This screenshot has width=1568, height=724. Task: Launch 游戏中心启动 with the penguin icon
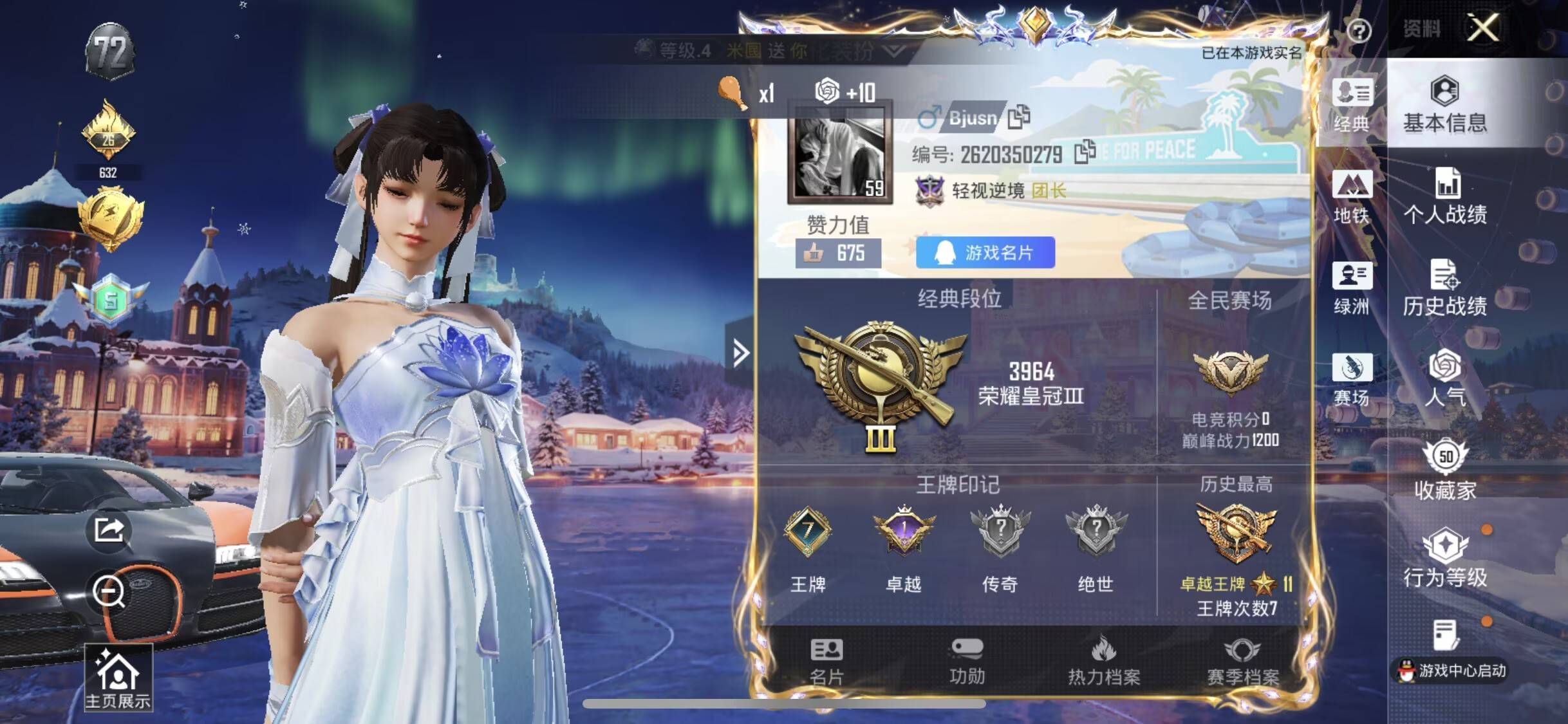pyautogui.click(x=1448, y=669)
